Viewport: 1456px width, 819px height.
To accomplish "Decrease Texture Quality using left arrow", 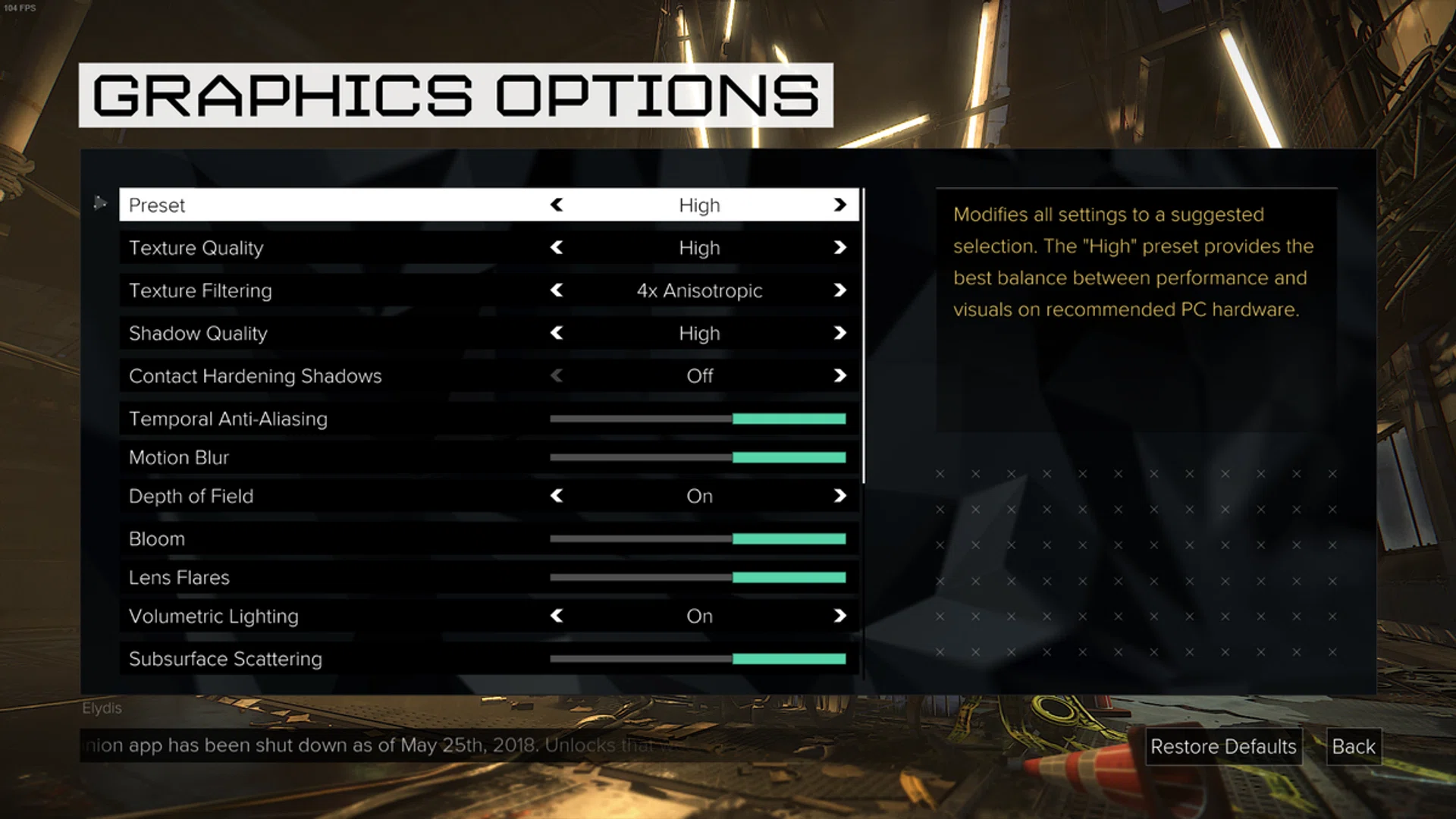I will pyautogui.click(x=557, y=248).
